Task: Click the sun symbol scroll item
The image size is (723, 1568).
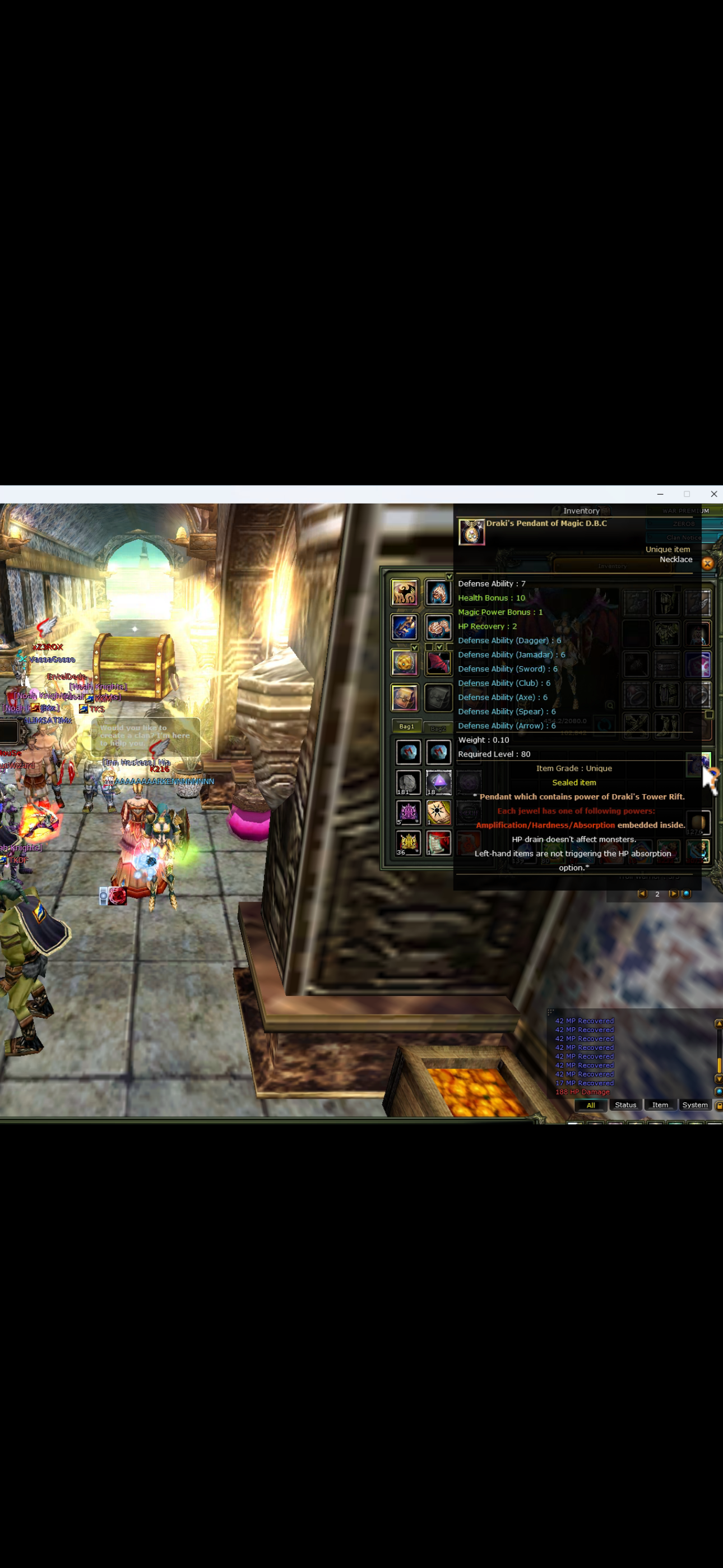Action: point(438,812)
